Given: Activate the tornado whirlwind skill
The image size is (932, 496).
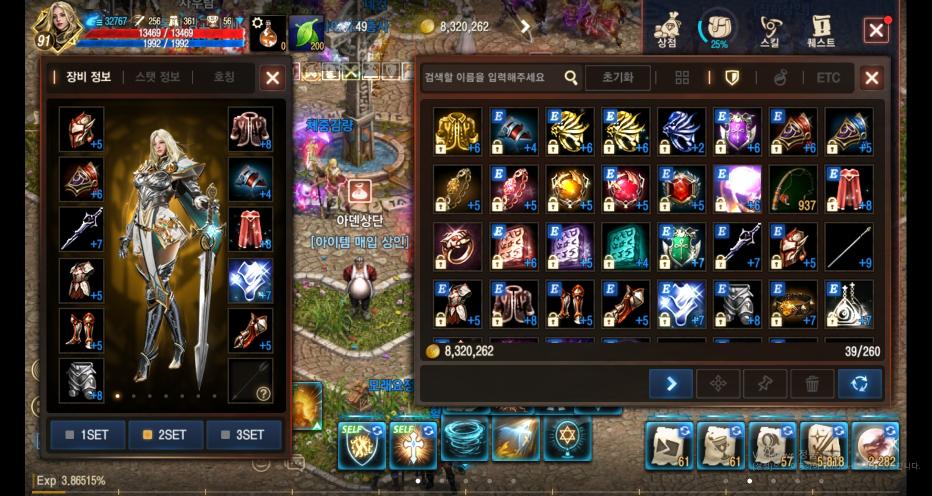Looking at the screenshot, I should [464, 439].
